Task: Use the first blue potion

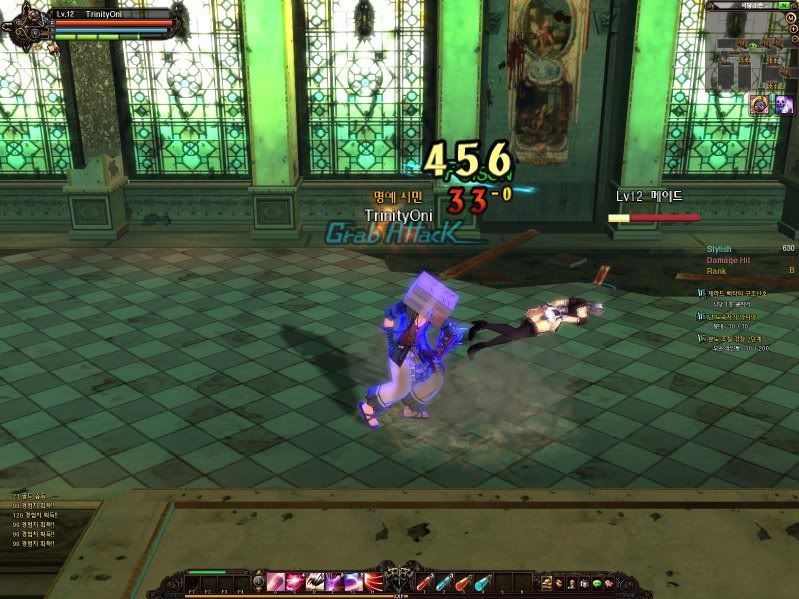Action: point(444,582)
